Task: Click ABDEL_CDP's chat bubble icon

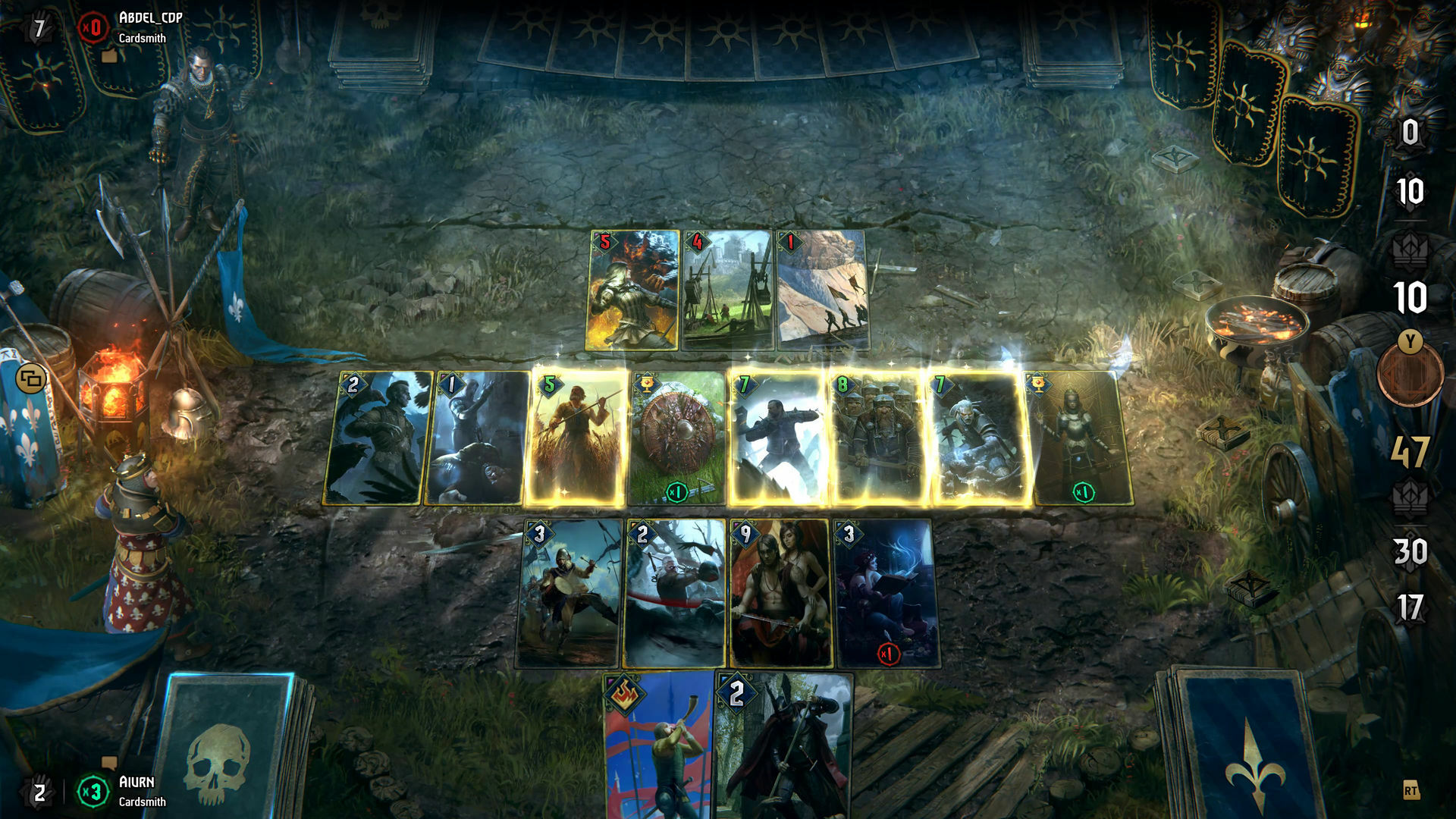Action: (x=109, y=57)
